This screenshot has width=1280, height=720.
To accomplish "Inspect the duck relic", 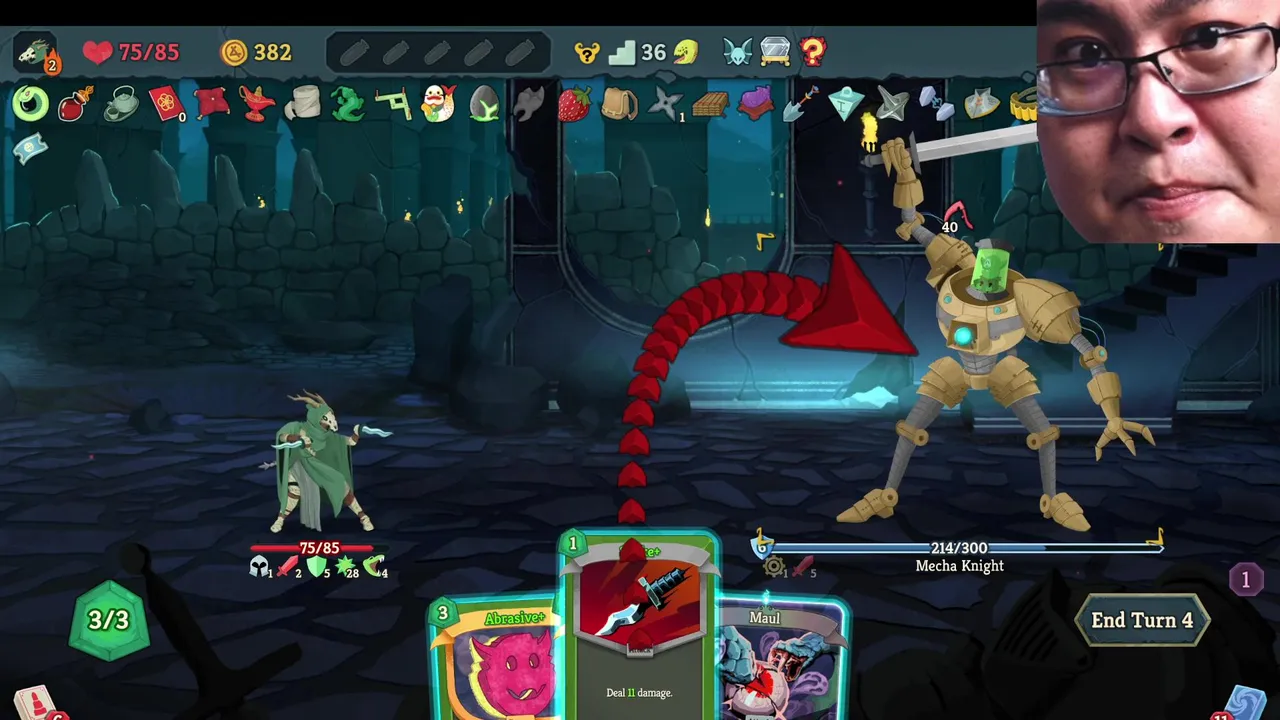I will point(438,104).
